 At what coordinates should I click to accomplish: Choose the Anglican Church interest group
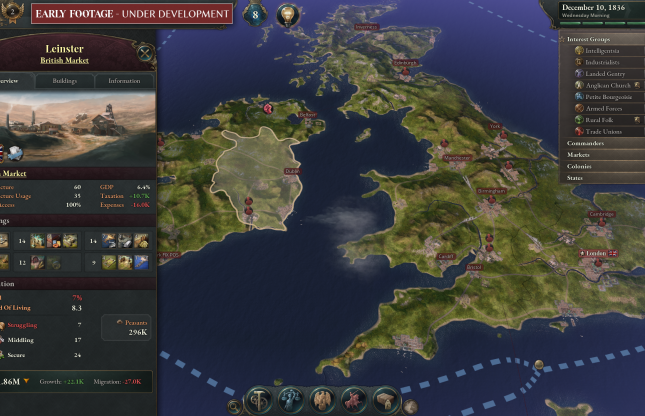[605, 86]
